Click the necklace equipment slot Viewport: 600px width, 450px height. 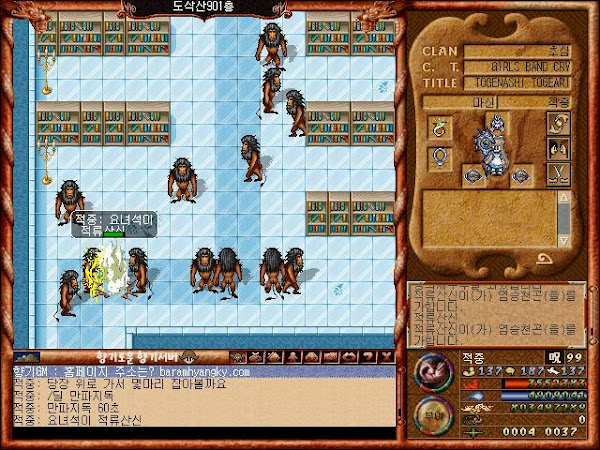[x=441, y=126]
